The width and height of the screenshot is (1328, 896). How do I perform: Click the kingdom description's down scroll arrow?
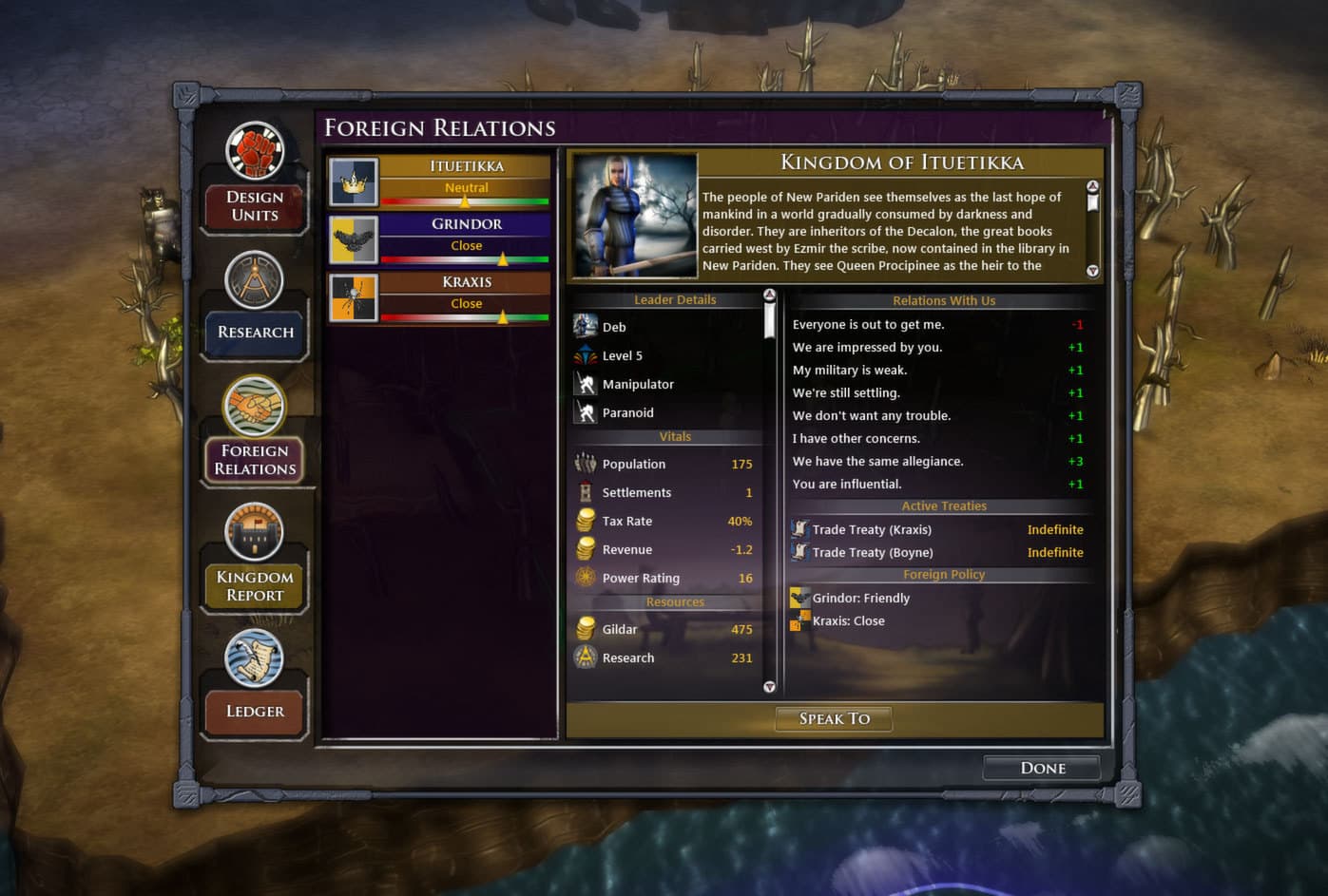[x=1092, y=271]
